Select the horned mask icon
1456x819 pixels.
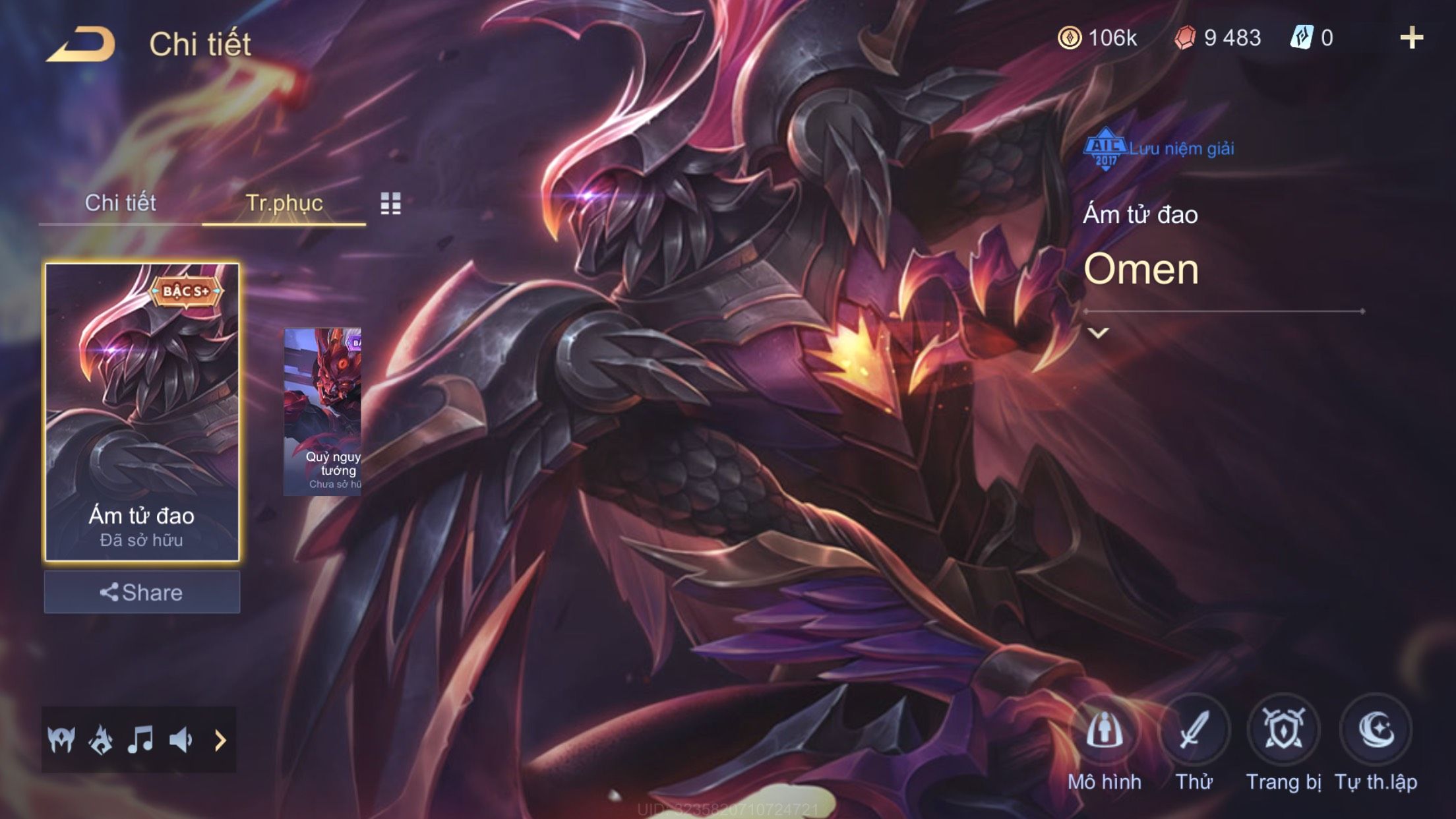coord(61,740)
